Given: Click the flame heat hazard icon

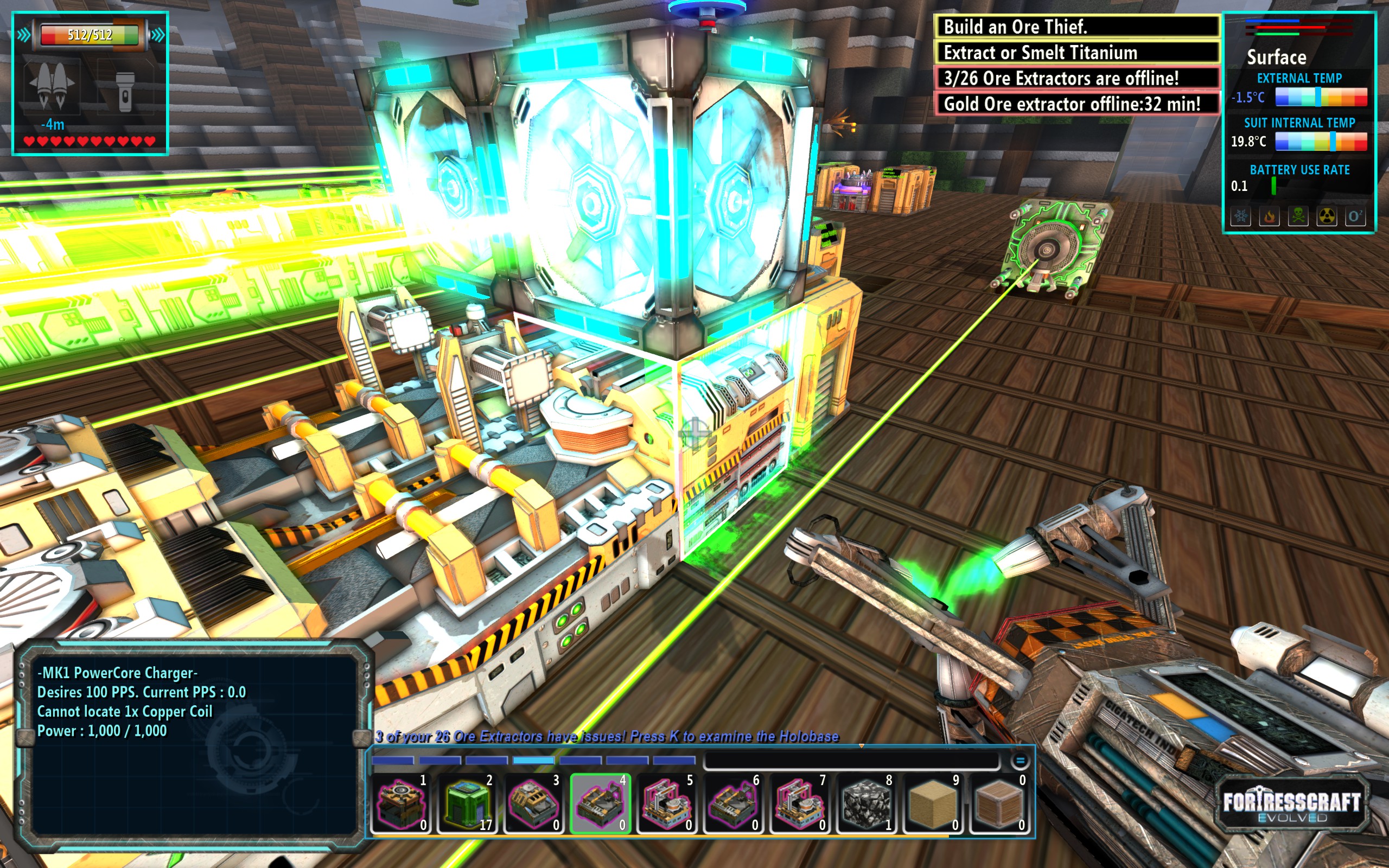Looking at the screenshot, I should pyautogui.click(x=1270, y=216).
